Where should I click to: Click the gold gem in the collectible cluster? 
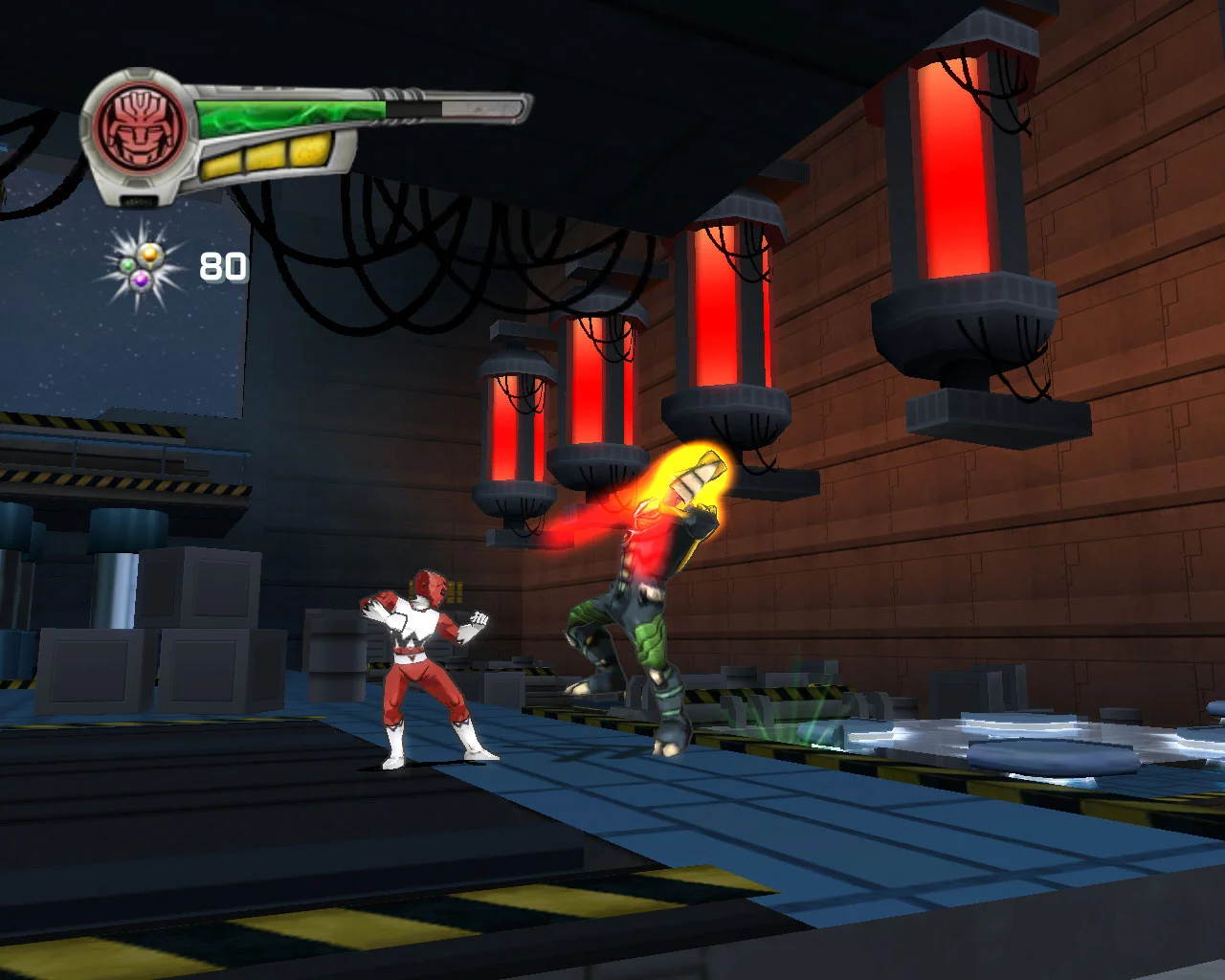150,255
